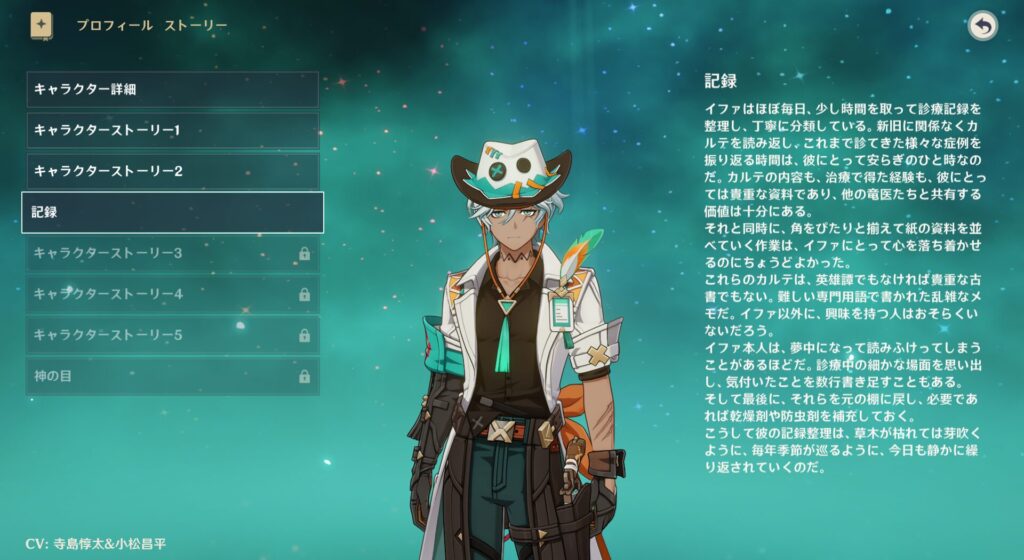Show キャラクターストーリー2
Viewport: 1024px width, 560px height.
coord(172,171)
